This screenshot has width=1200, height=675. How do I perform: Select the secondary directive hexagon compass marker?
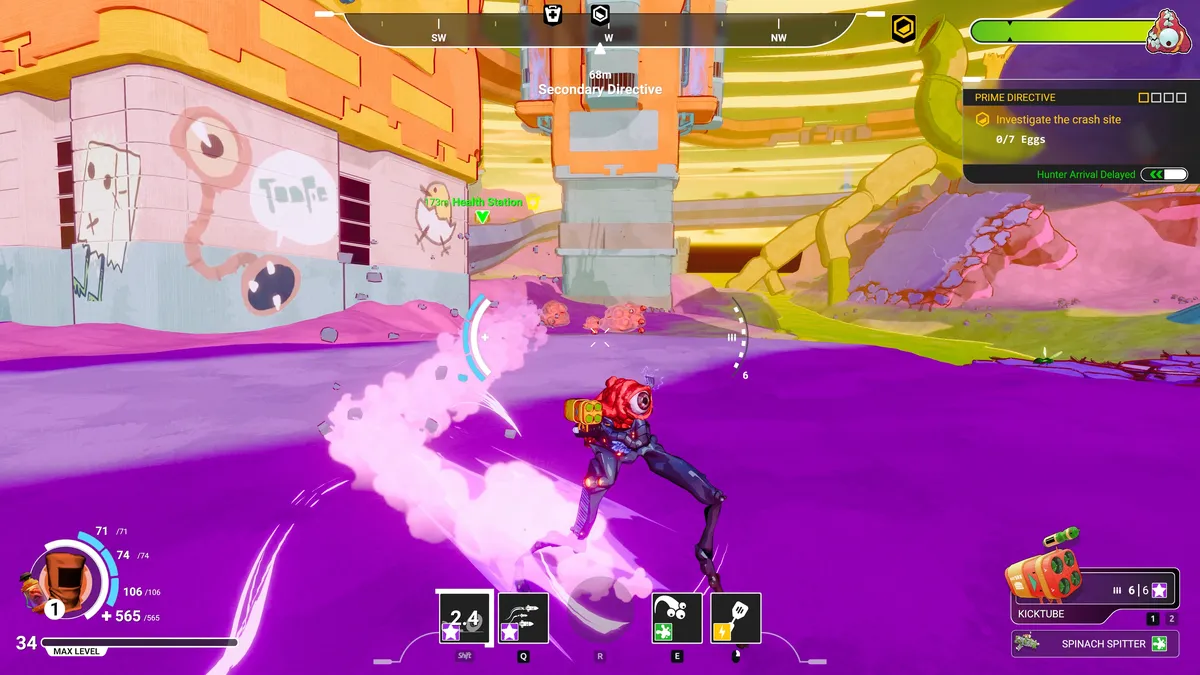[600, 14]
